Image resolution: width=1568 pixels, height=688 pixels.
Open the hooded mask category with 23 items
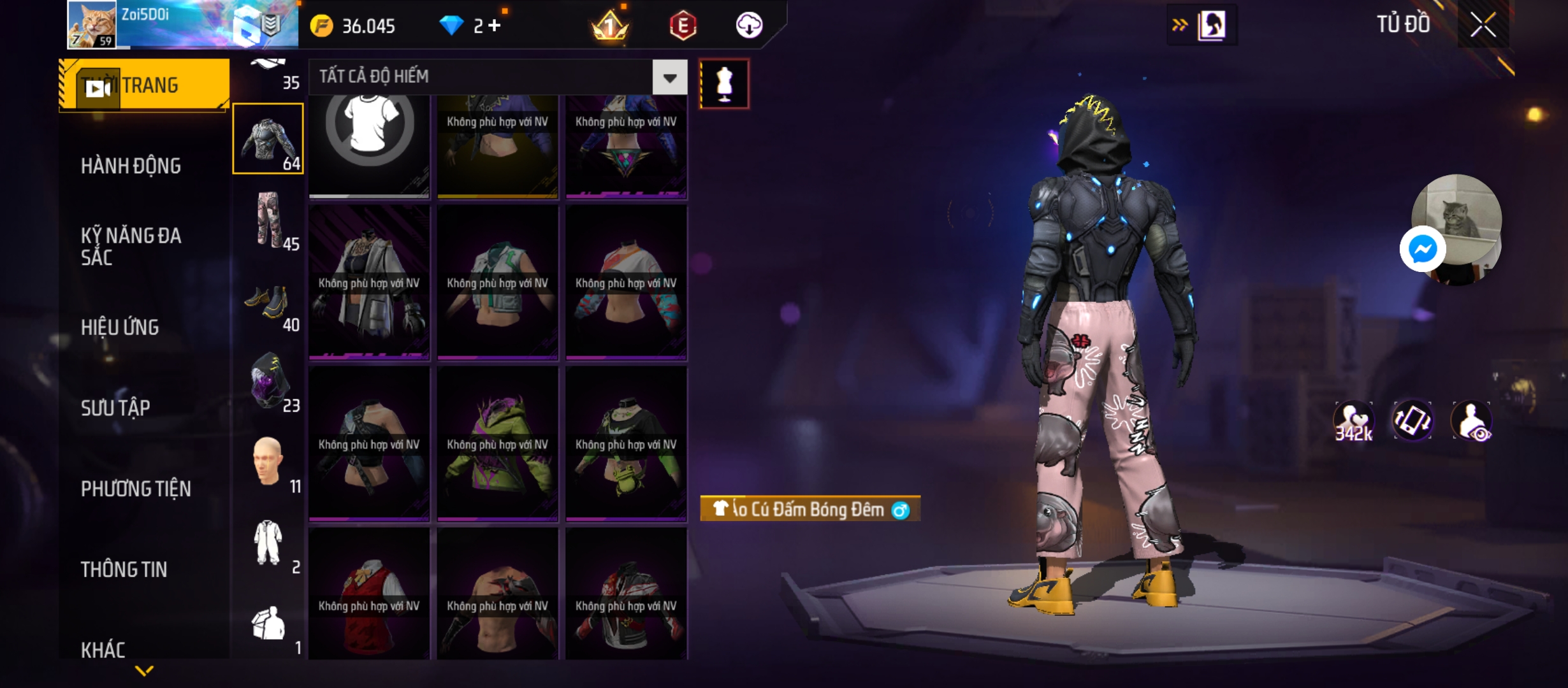click(x=269, y=382)
